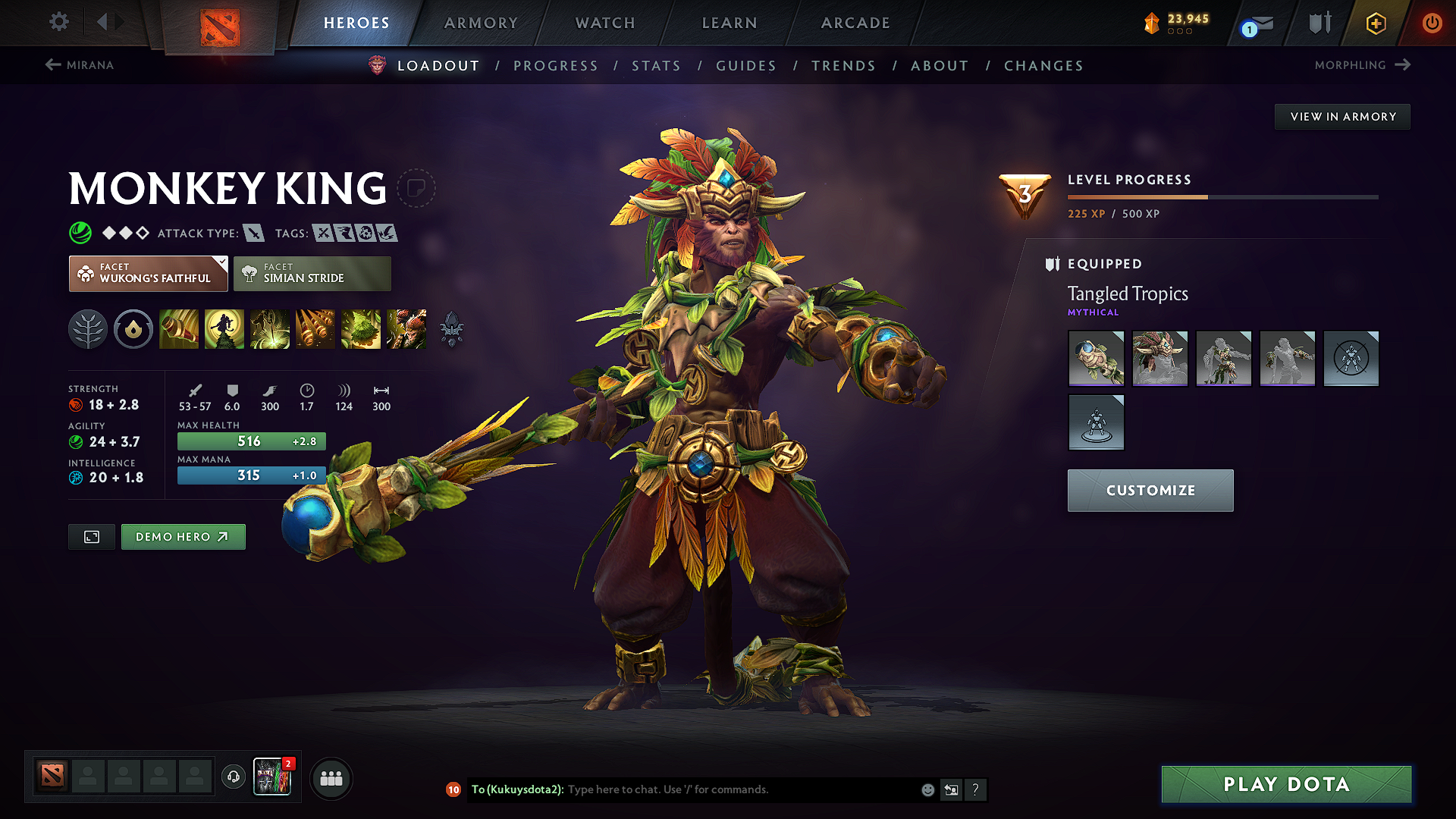Open the talent tree icon

point(88,328)
